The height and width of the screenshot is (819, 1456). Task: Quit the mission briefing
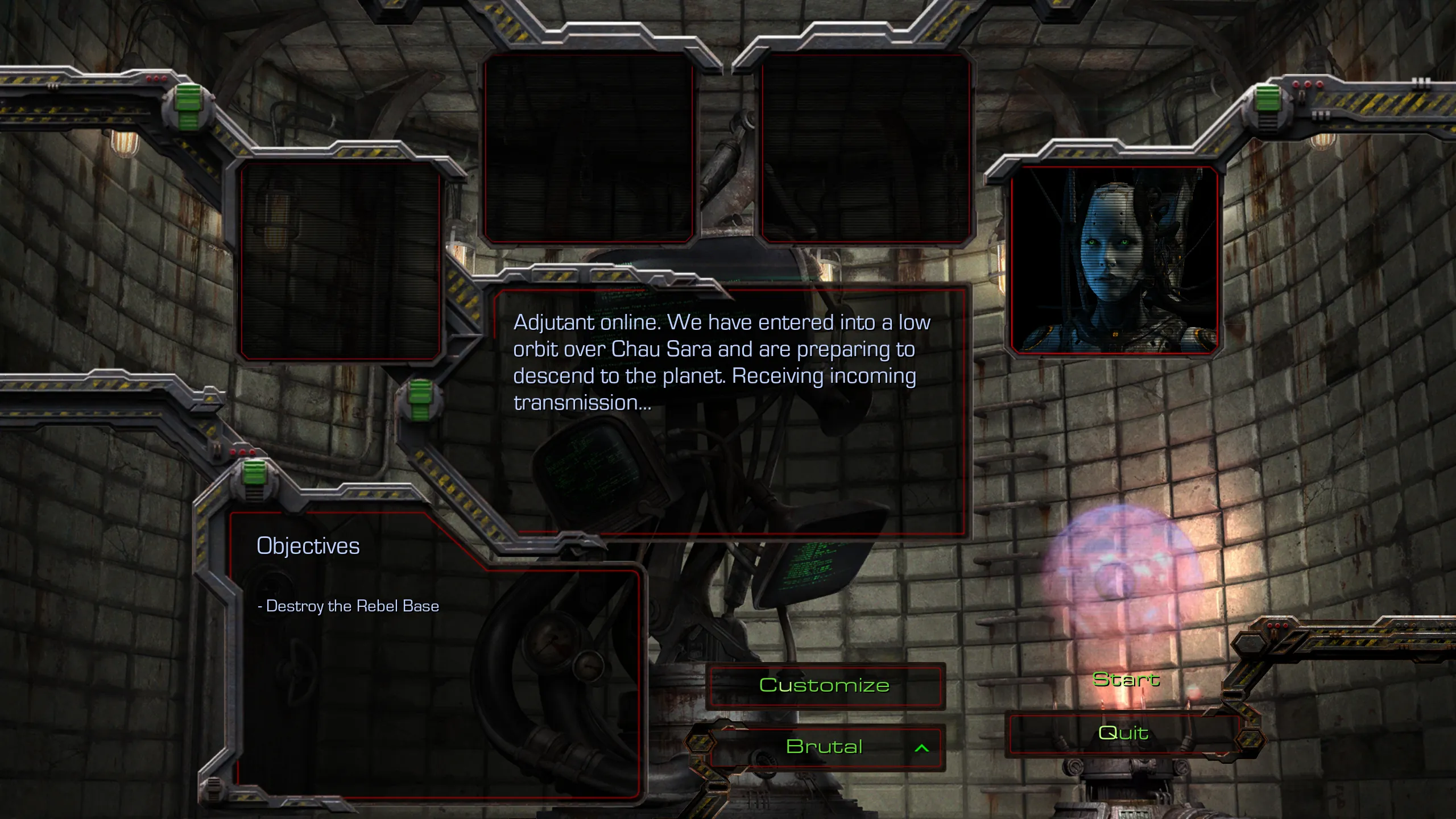1123,733
